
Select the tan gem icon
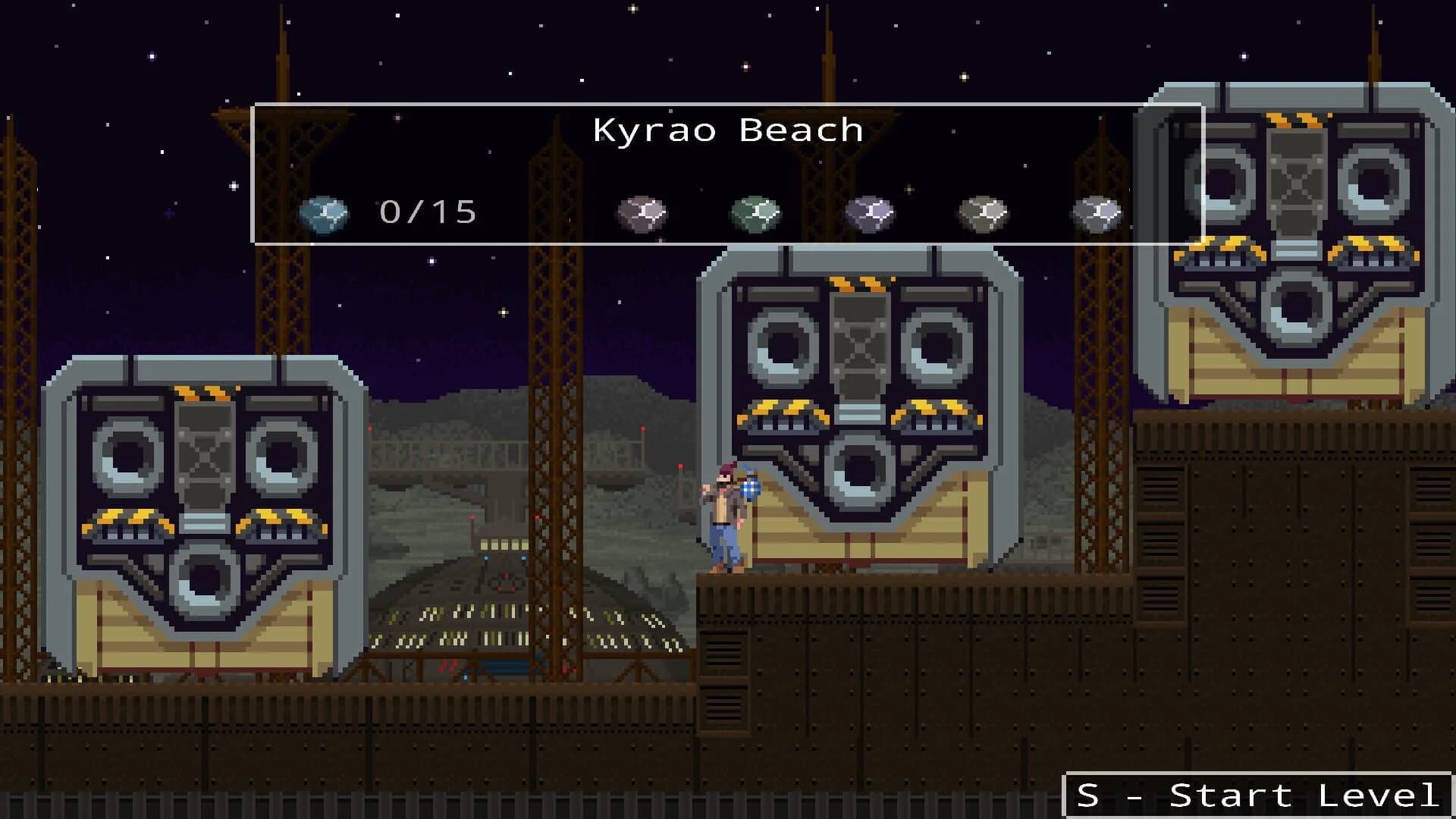click(x=984, y=213)
